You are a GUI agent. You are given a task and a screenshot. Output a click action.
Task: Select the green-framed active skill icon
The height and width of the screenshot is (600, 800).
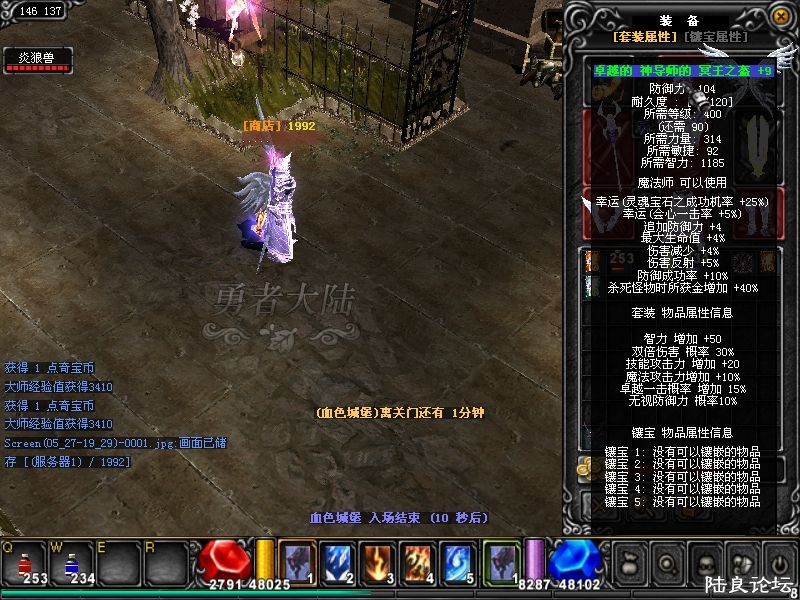pos(501,561)
